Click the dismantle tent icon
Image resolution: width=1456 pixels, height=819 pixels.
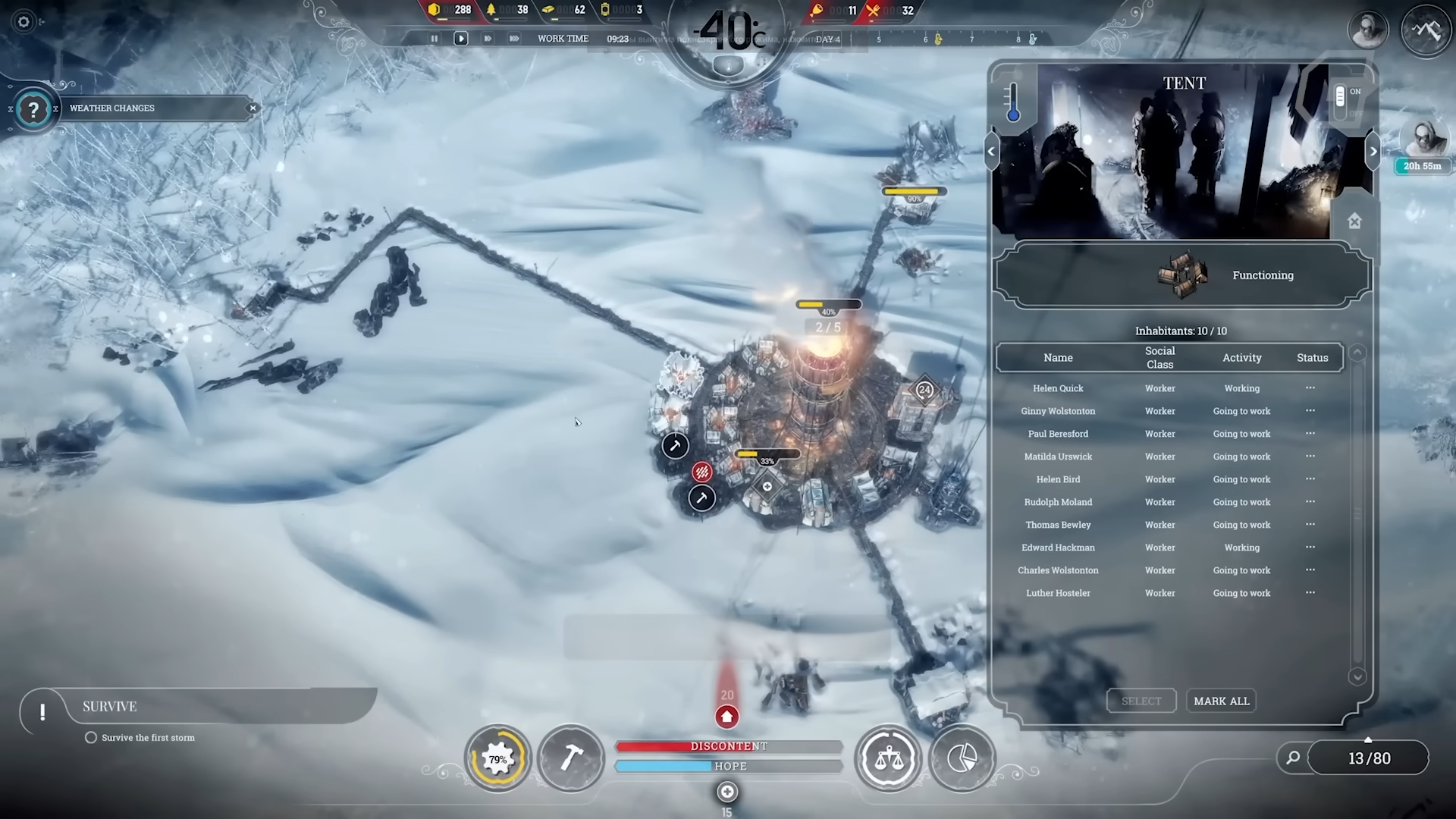tap(1354, 221)
